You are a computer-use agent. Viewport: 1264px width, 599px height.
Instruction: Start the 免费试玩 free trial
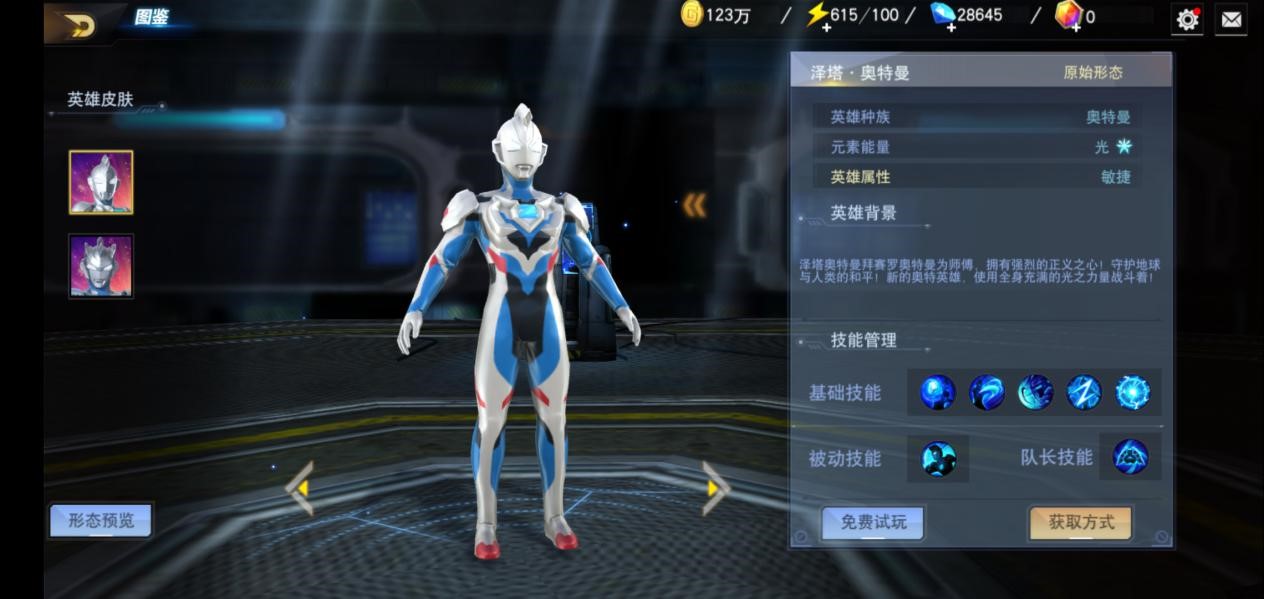(x=872, y=522)
